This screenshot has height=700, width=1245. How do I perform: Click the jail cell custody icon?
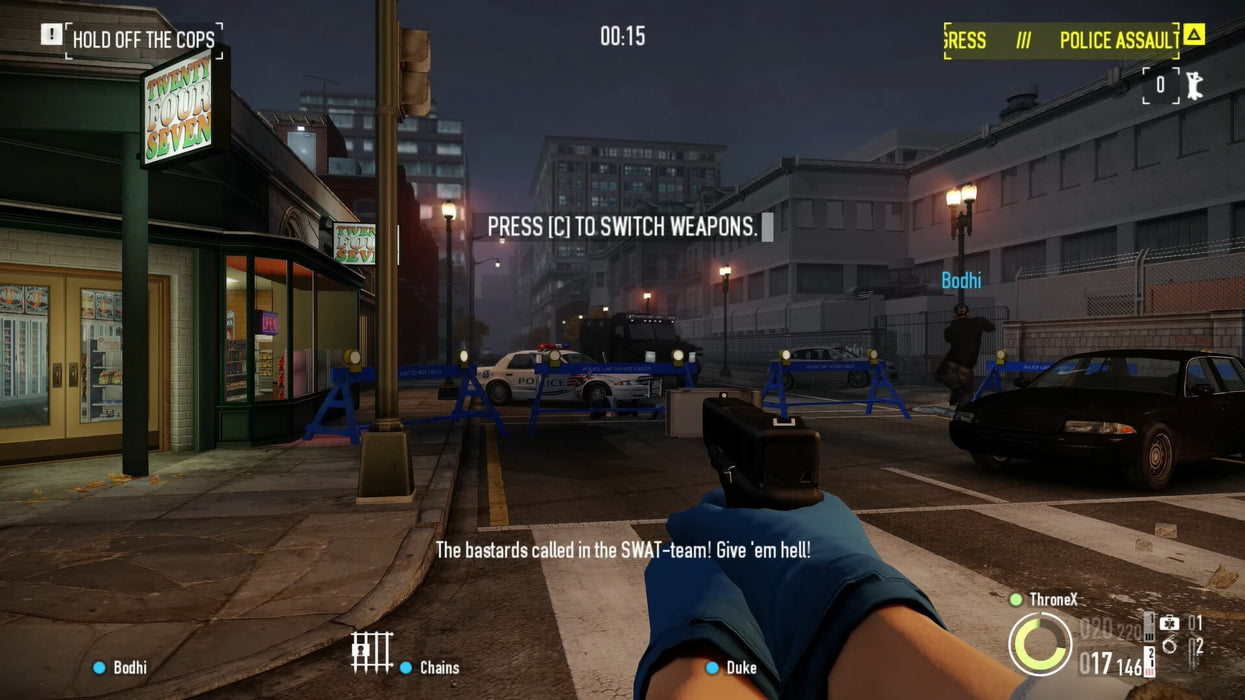tap(372, 652)
